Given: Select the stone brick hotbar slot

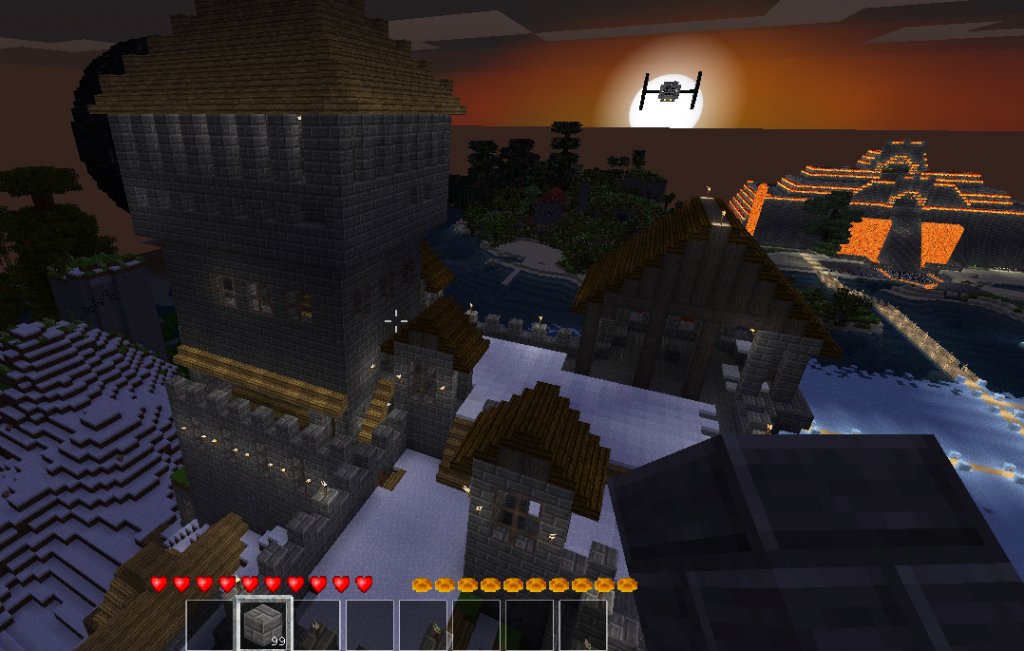Looking at the screenshot, I should 263,624.
